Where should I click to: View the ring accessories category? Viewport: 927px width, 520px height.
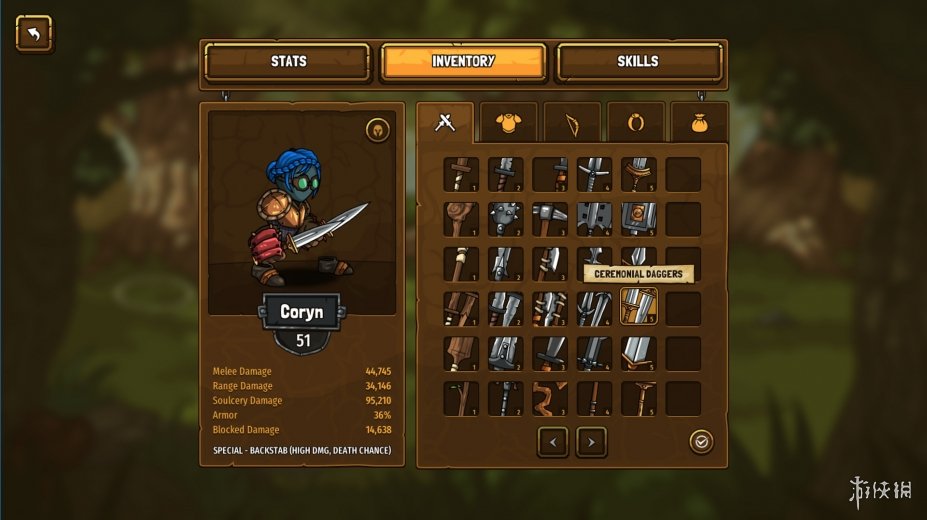tap(635, 123)
